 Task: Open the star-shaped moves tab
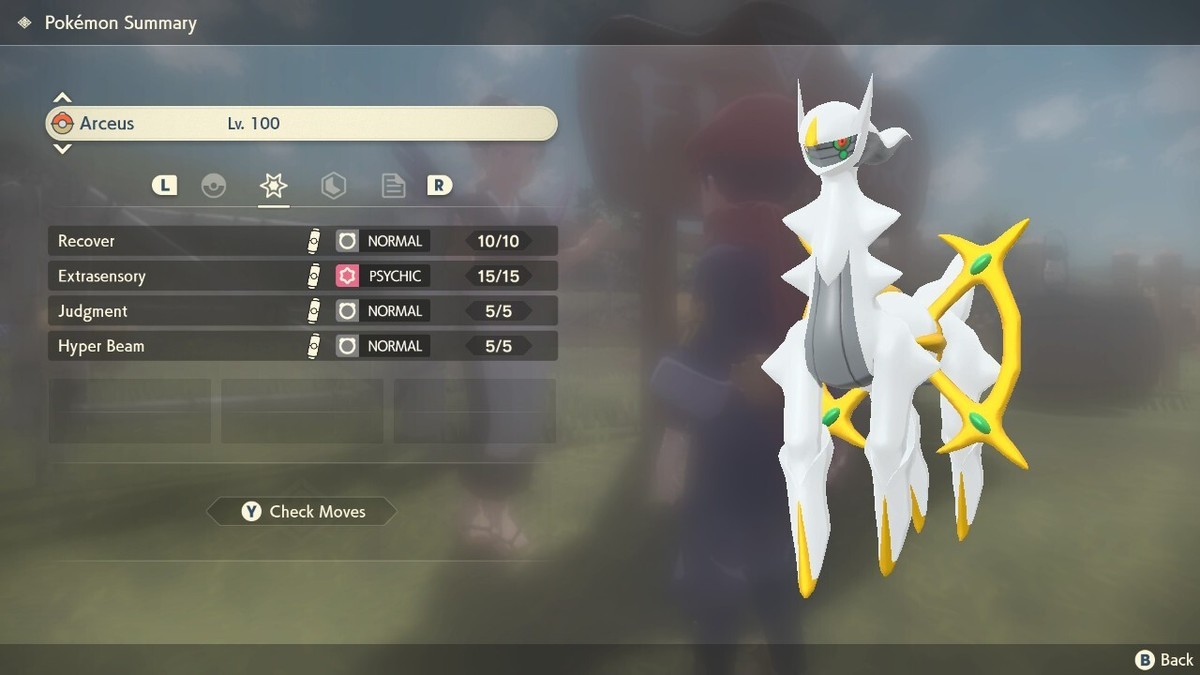point(273,186)
